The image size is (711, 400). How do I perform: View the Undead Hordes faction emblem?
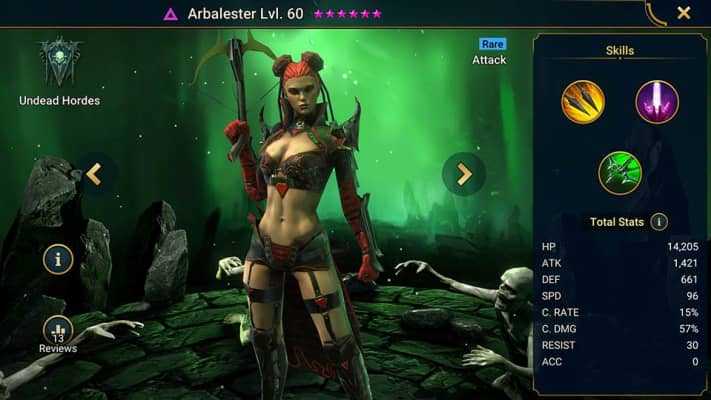[x=59, y=62]
